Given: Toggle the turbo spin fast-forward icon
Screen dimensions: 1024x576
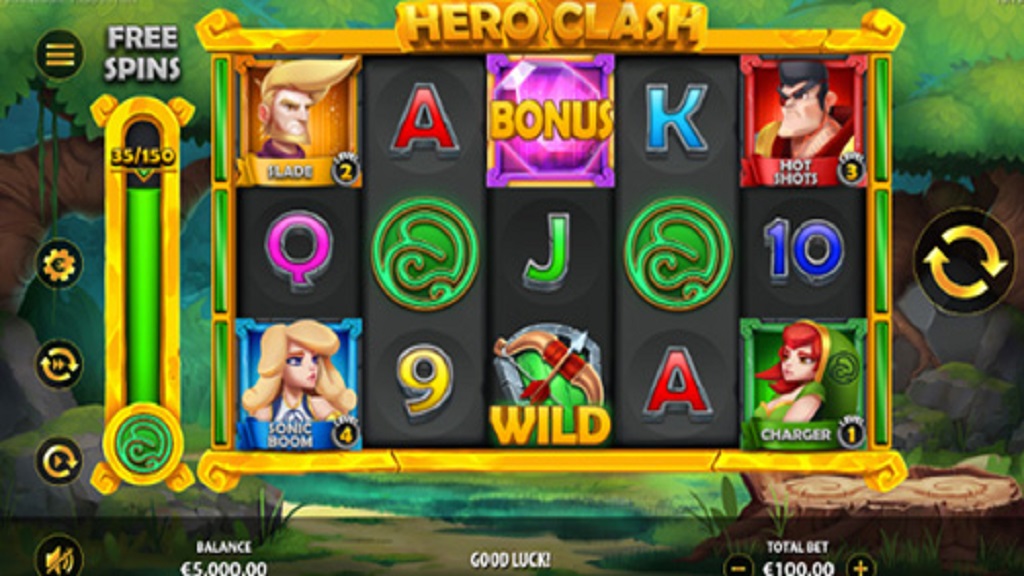Looking at the screenshot, I should [60, 364].
